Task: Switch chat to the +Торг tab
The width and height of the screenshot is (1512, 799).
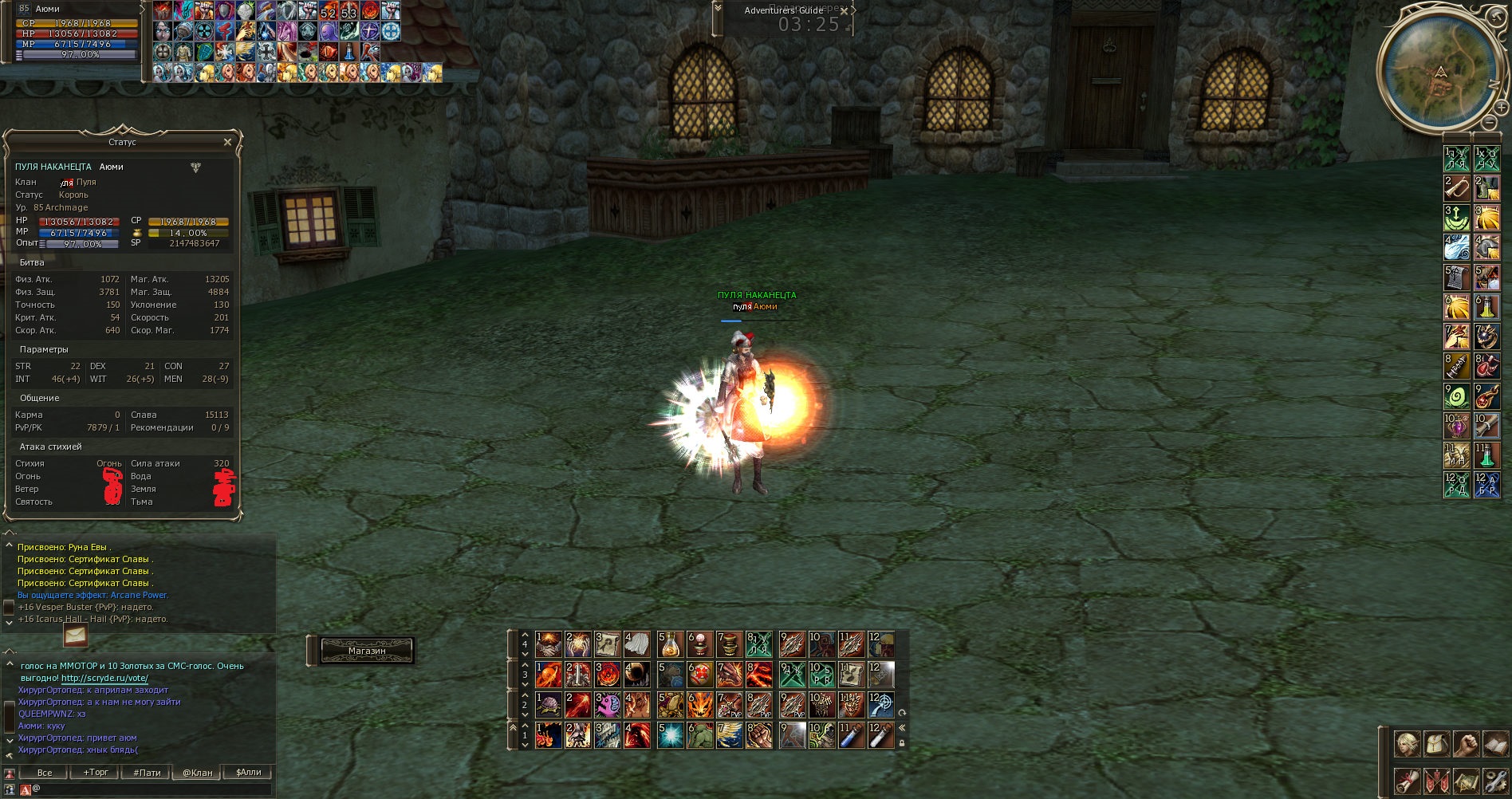Action: pos(96,772)
